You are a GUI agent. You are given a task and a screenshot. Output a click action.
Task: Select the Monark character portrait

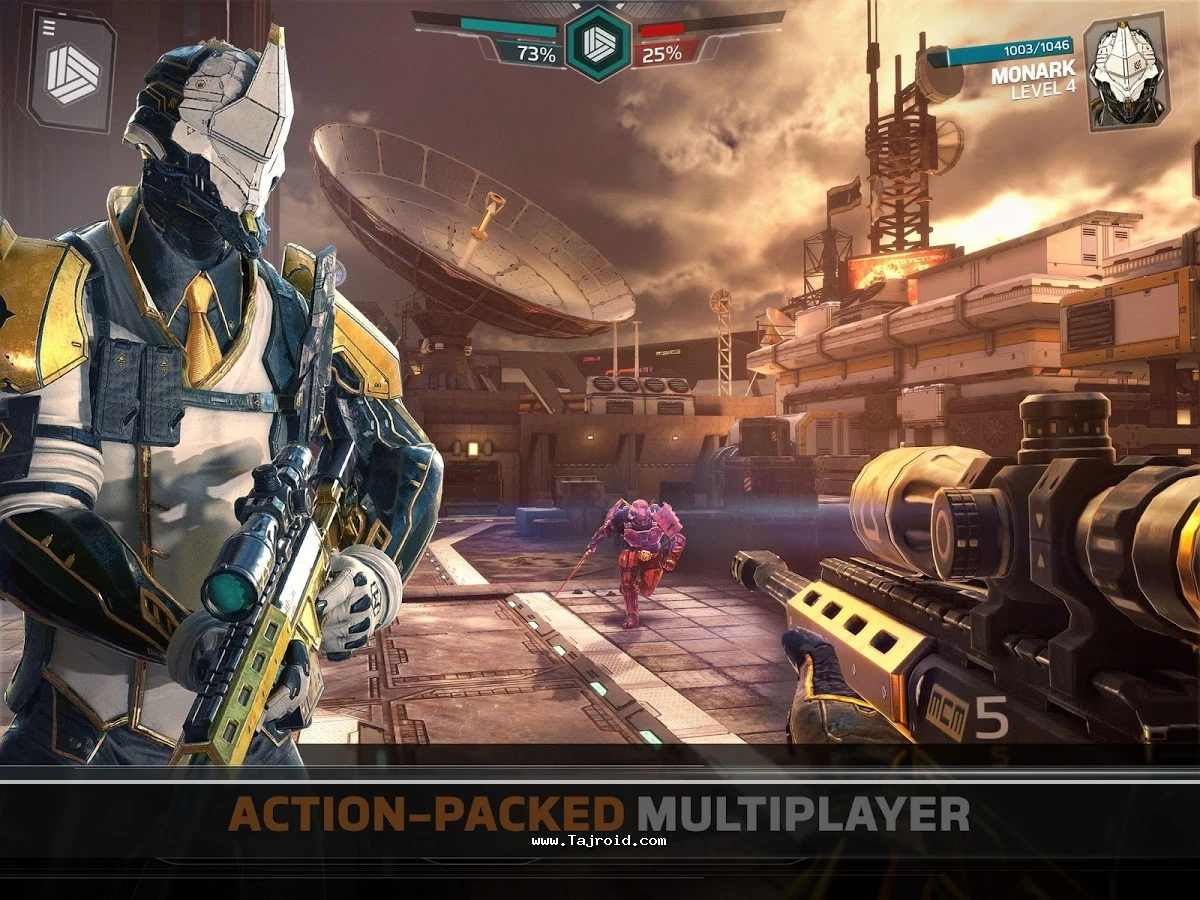(x=1126, y=70)
